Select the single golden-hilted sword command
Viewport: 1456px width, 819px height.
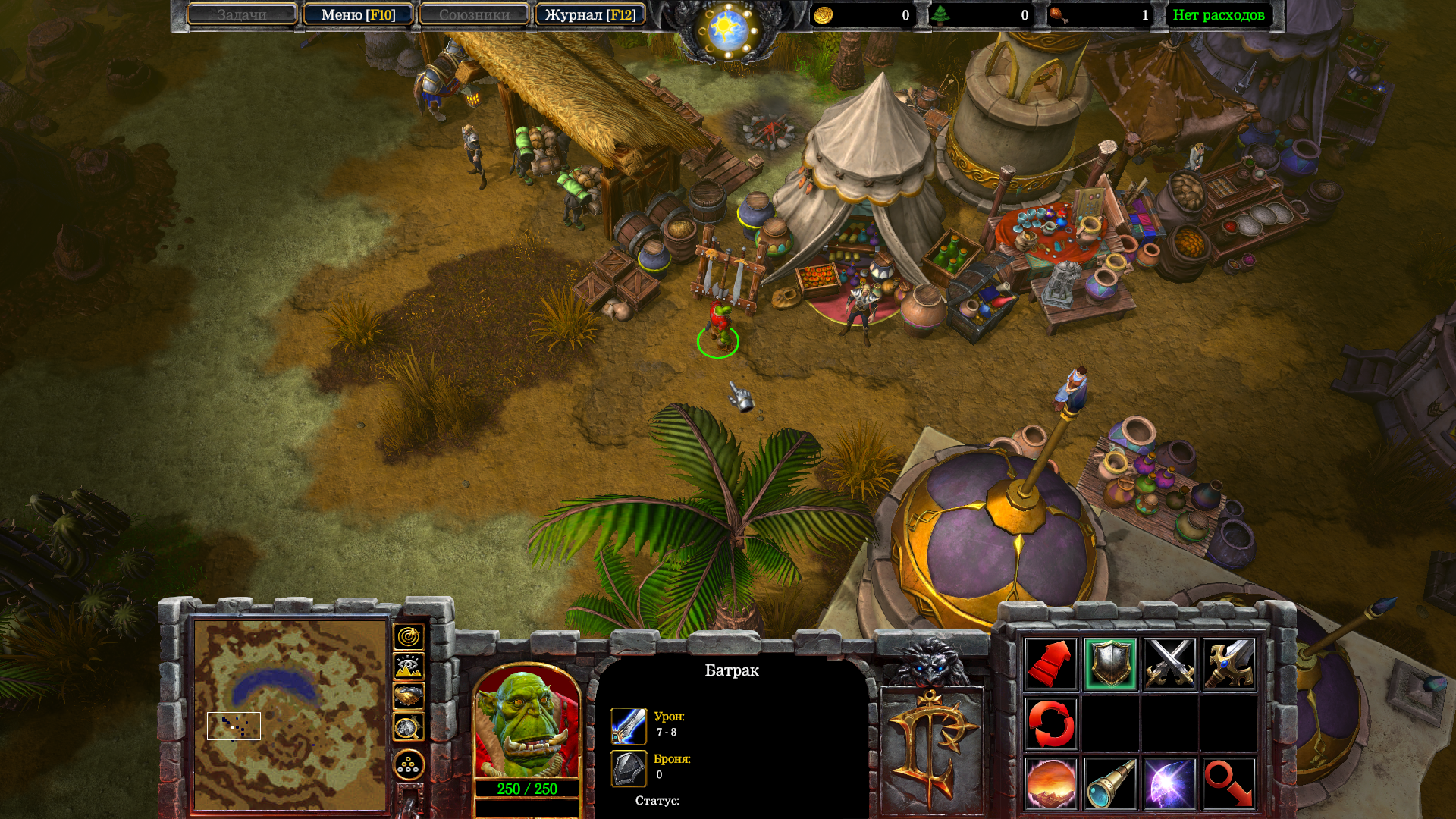[x=1228, y=664]
